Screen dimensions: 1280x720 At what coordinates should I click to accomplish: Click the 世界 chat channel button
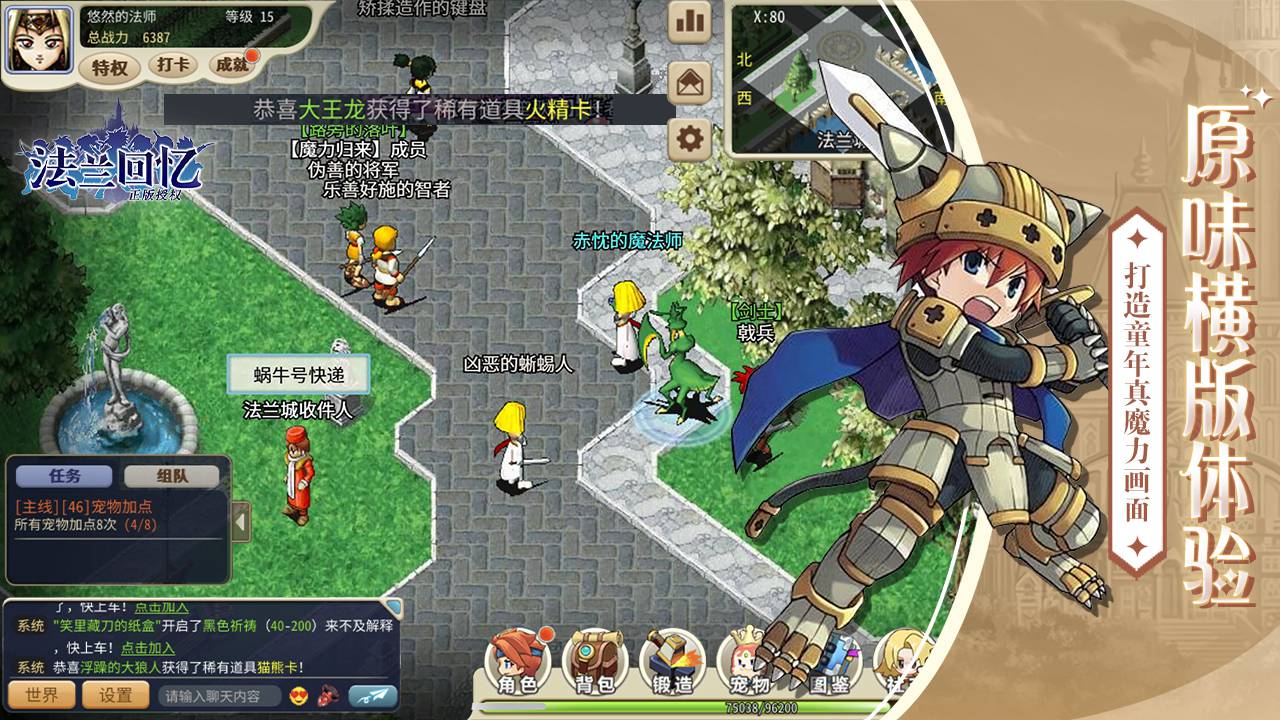pos(41,695)
